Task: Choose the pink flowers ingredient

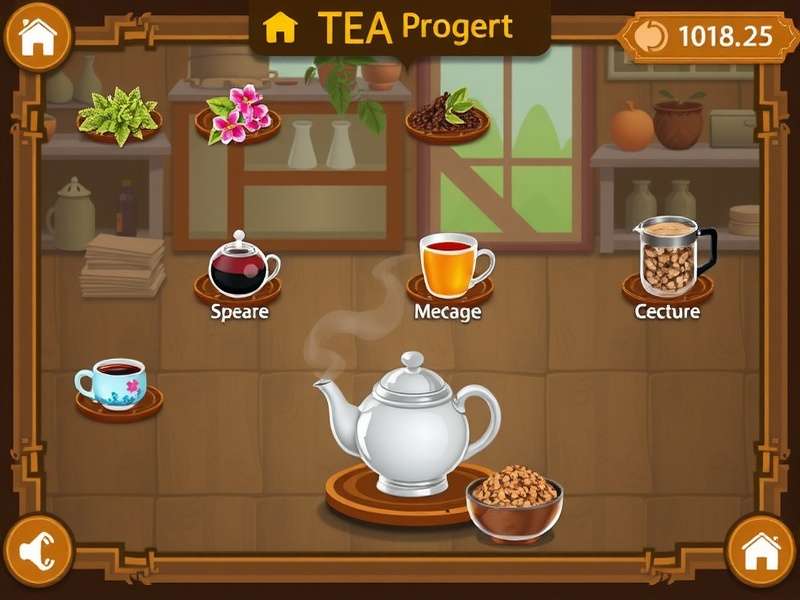Action: click(236, 114)
